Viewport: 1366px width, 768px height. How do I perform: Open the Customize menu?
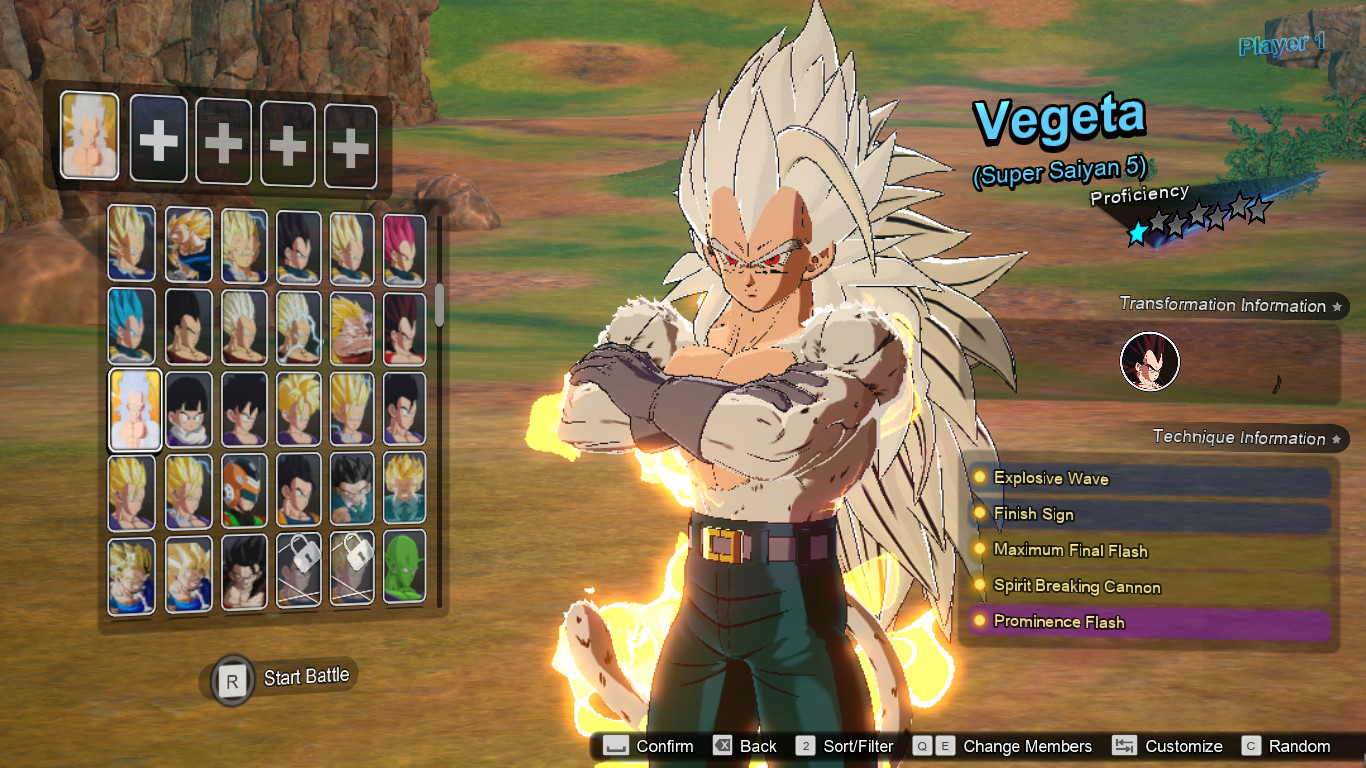[x=1168, y=746]
